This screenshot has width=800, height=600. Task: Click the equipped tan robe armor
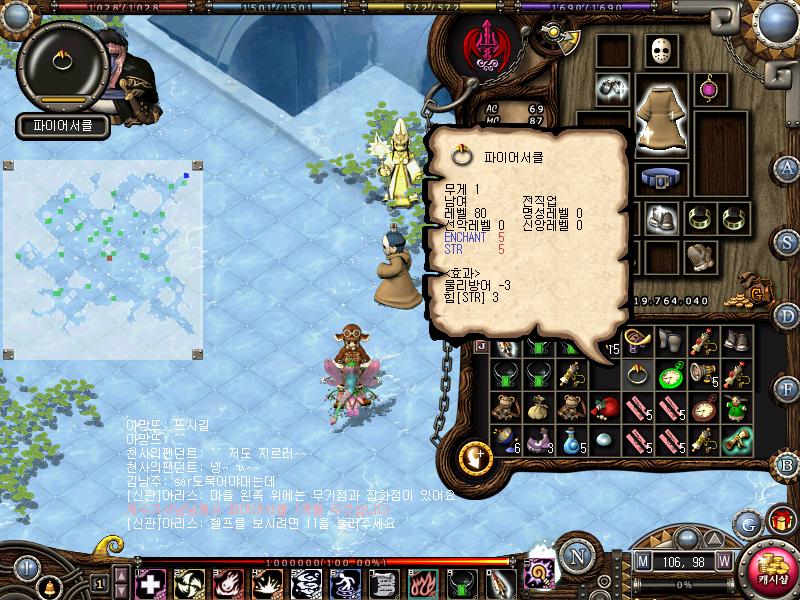tap(661, 112)
